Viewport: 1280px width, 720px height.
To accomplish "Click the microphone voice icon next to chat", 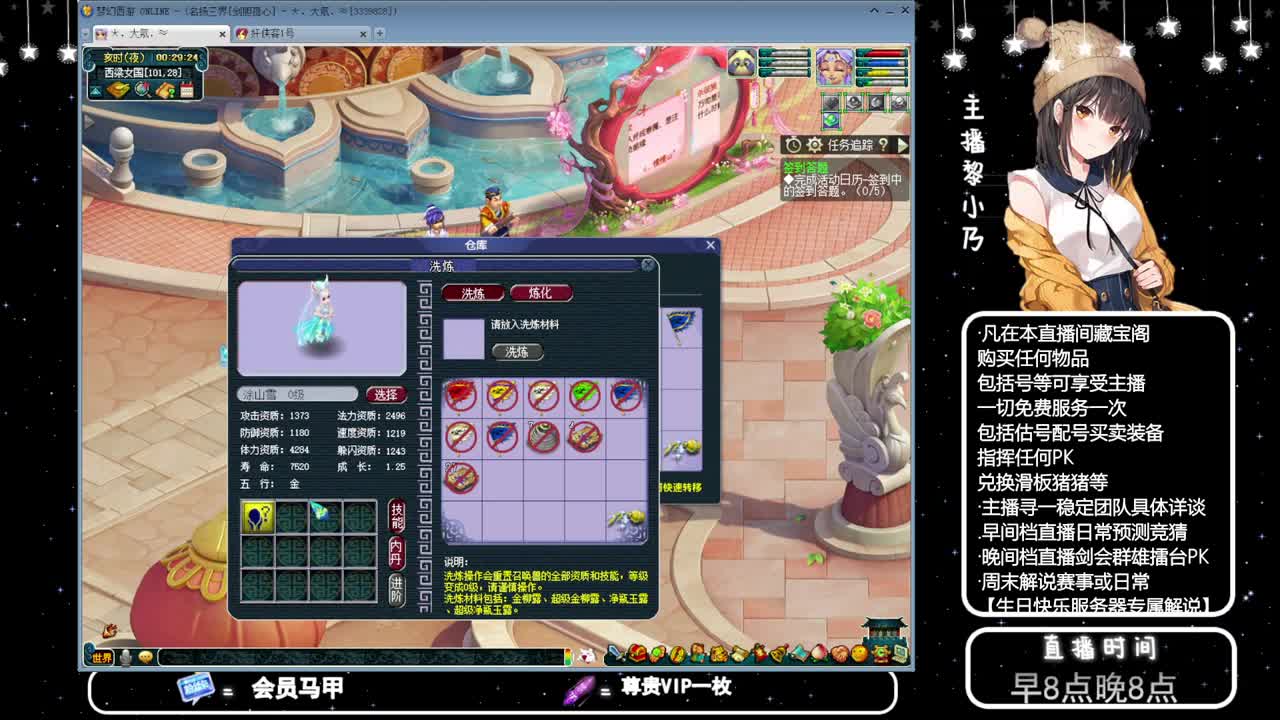I will point(126,656).
